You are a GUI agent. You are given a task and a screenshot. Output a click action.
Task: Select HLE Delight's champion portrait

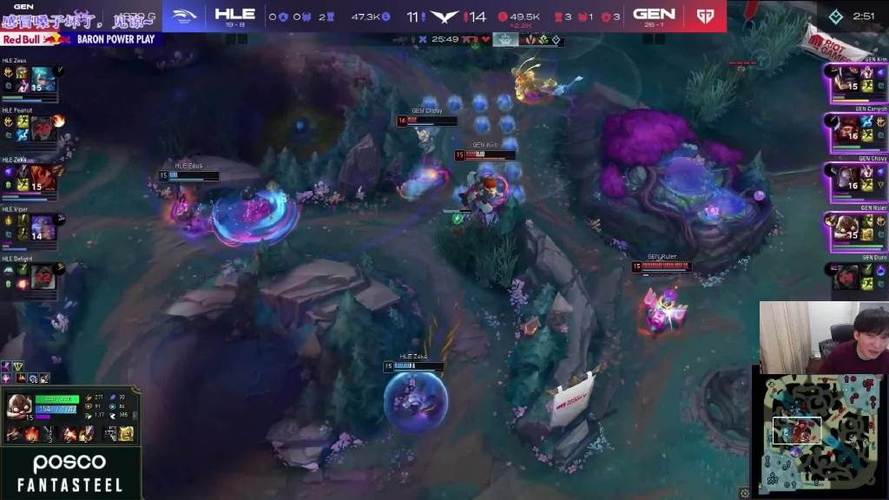tap(41, 277)
